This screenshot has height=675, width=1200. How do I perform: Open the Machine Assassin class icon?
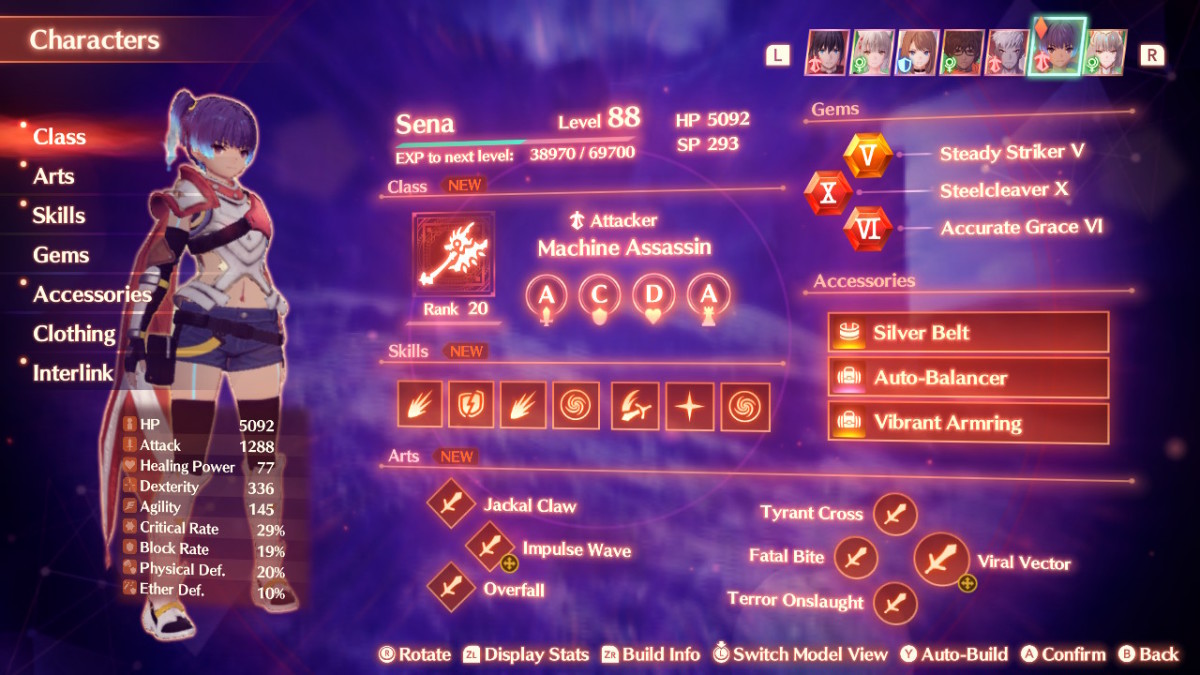[453, 254]
